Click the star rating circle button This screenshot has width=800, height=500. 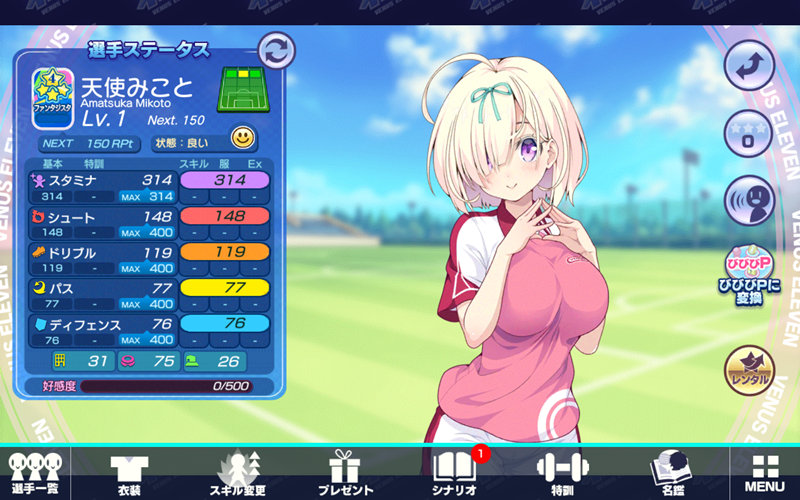750,132
